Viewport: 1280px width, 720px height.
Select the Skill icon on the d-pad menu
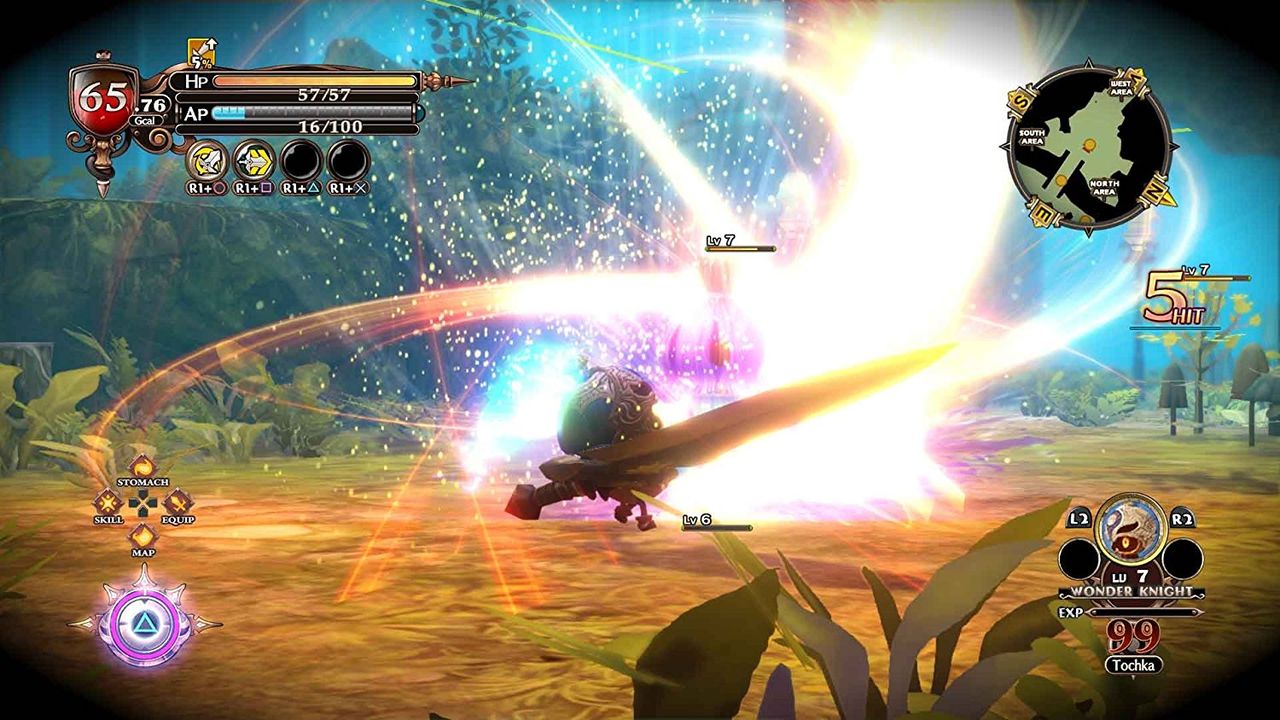tap(108, 503)
